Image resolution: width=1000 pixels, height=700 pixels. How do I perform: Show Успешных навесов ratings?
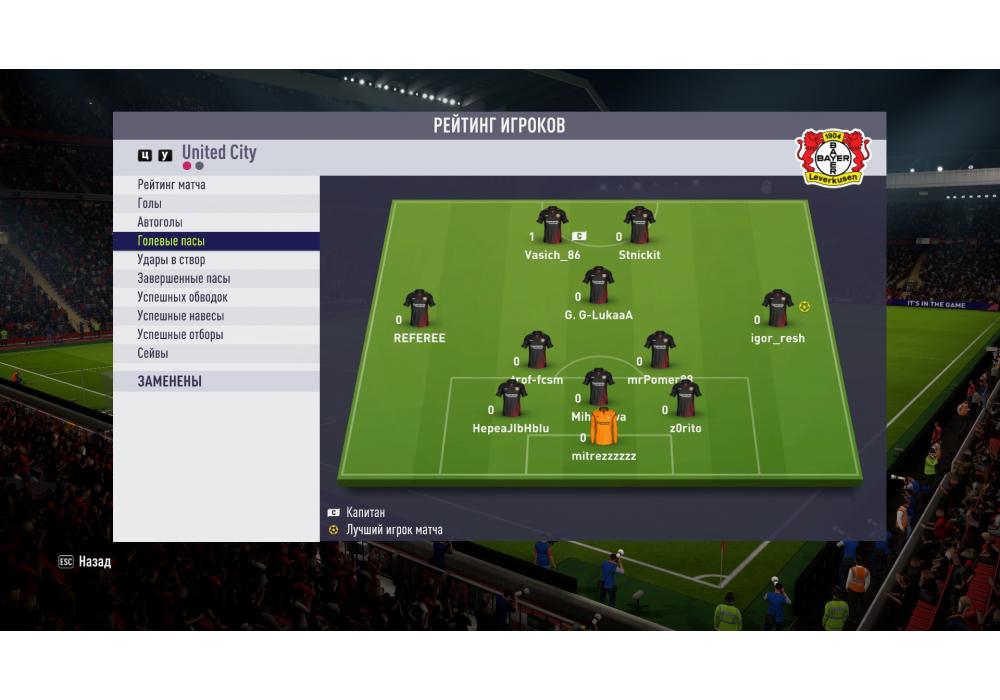click(180, 316)
